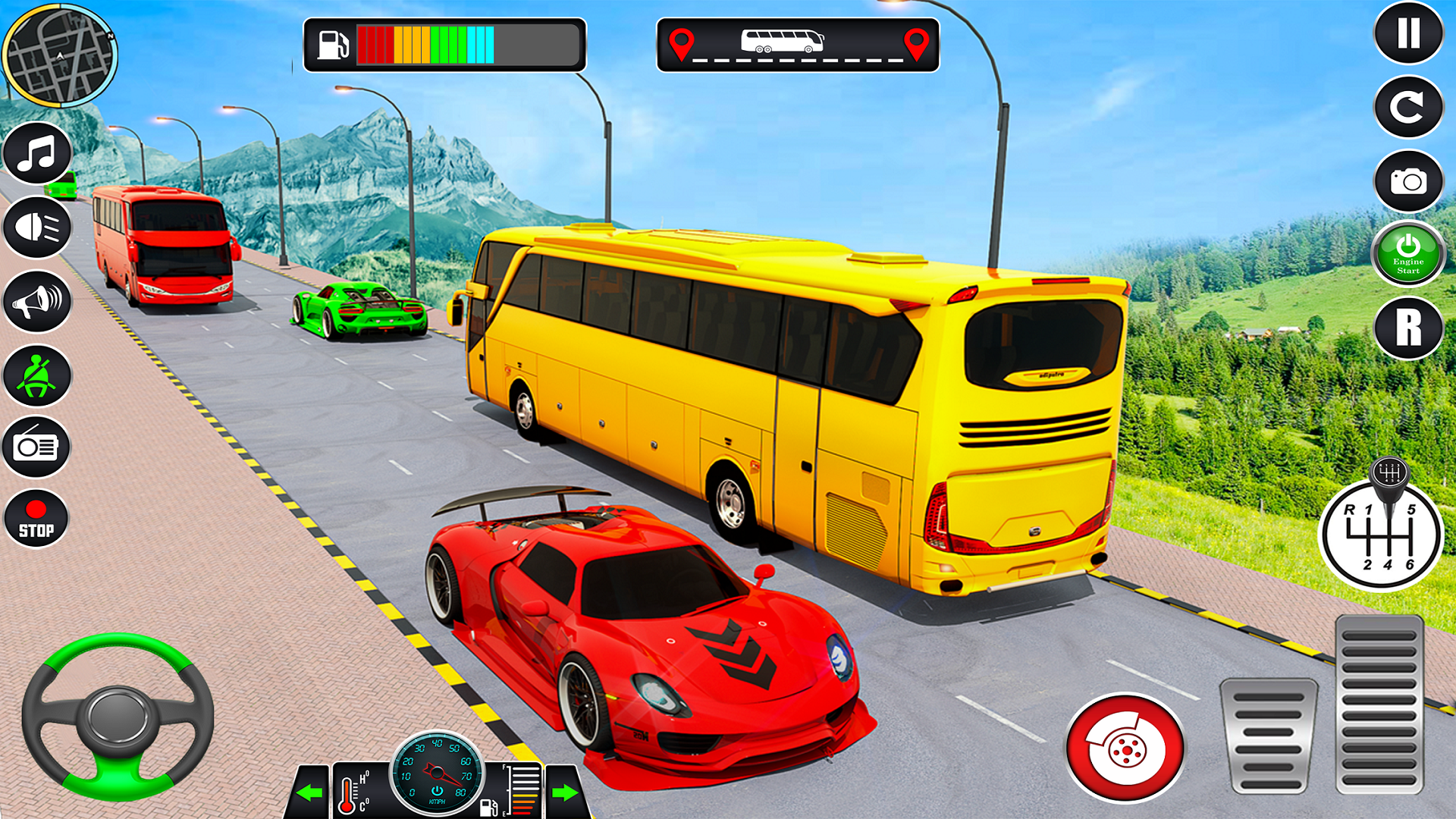
Task: Change view with the camera button
Action: click(1408, 181)
